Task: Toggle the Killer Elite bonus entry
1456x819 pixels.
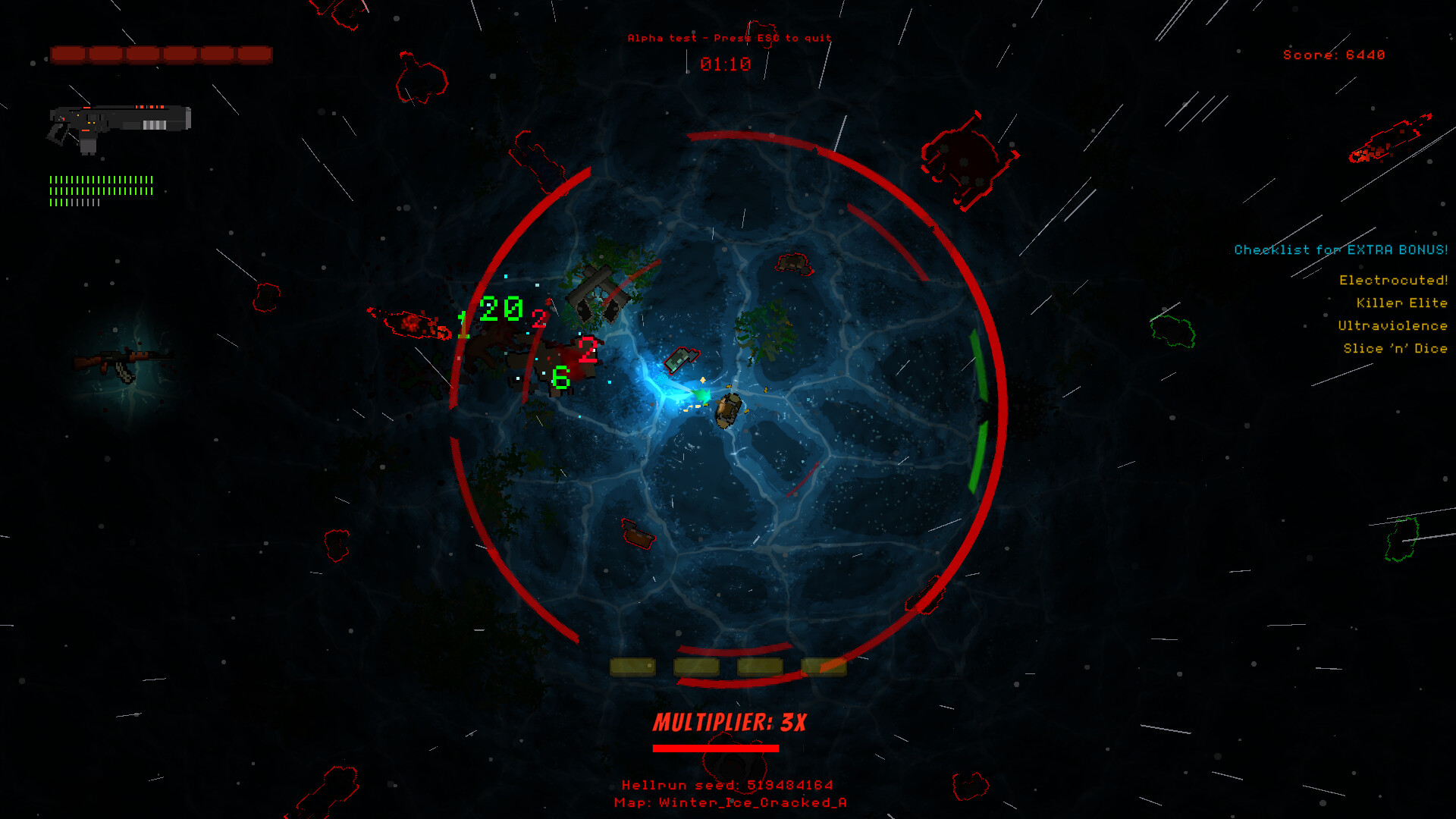Action: click(1402, 303)
